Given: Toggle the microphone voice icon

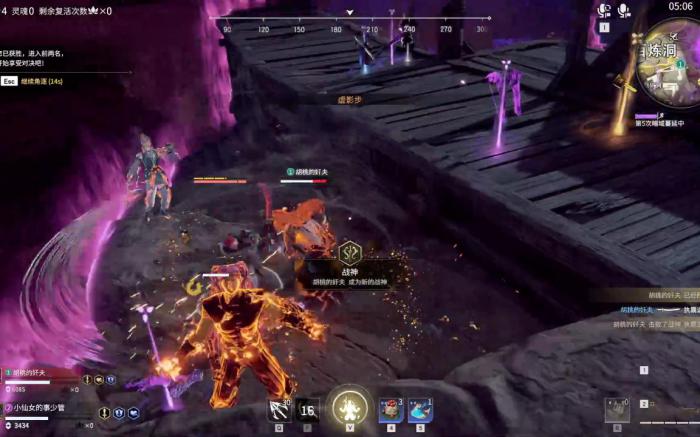Looking at the screenshot, I should pos(625,11).
